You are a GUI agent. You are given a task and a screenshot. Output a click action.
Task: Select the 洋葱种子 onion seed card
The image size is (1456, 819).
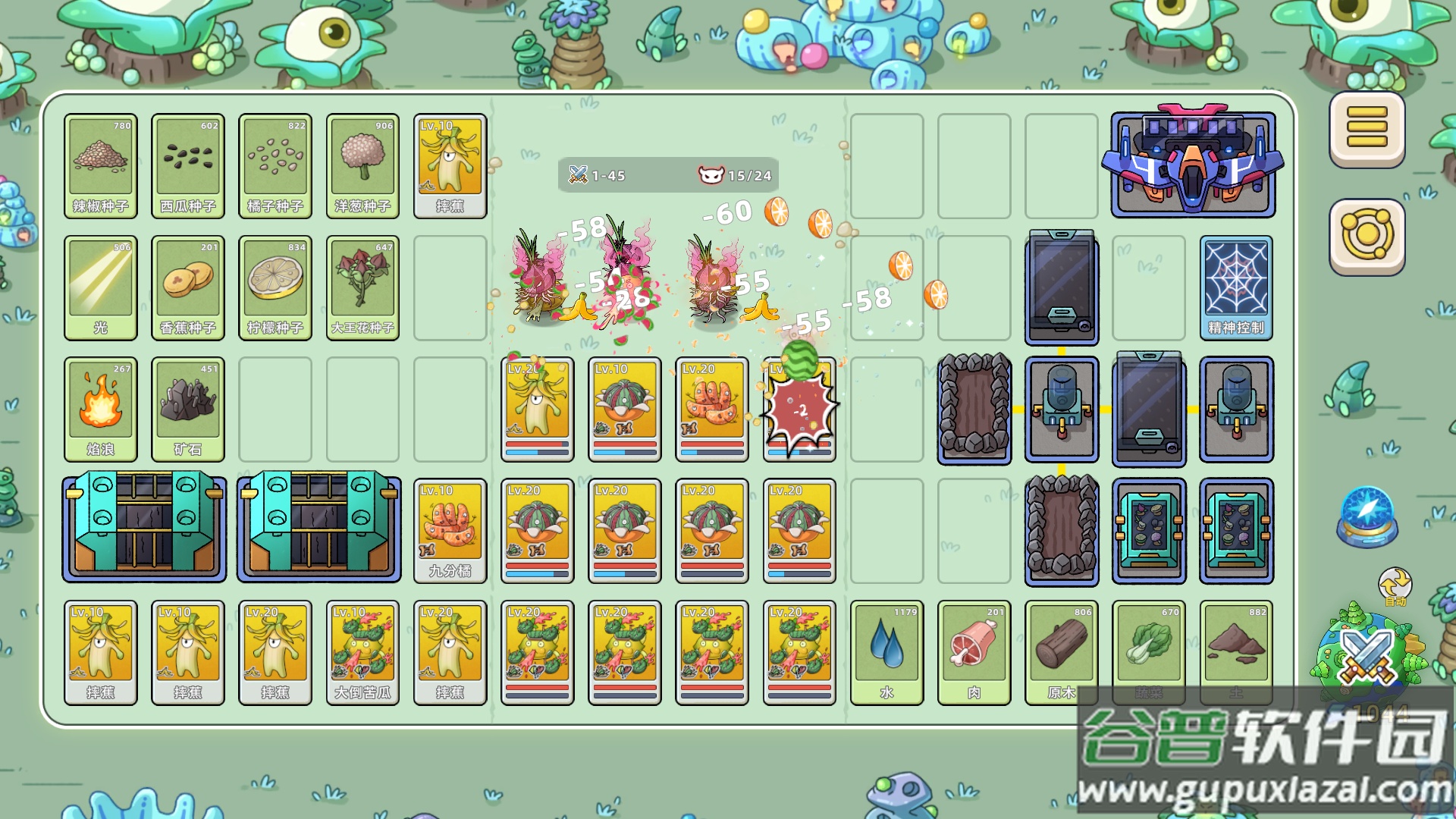362,165
